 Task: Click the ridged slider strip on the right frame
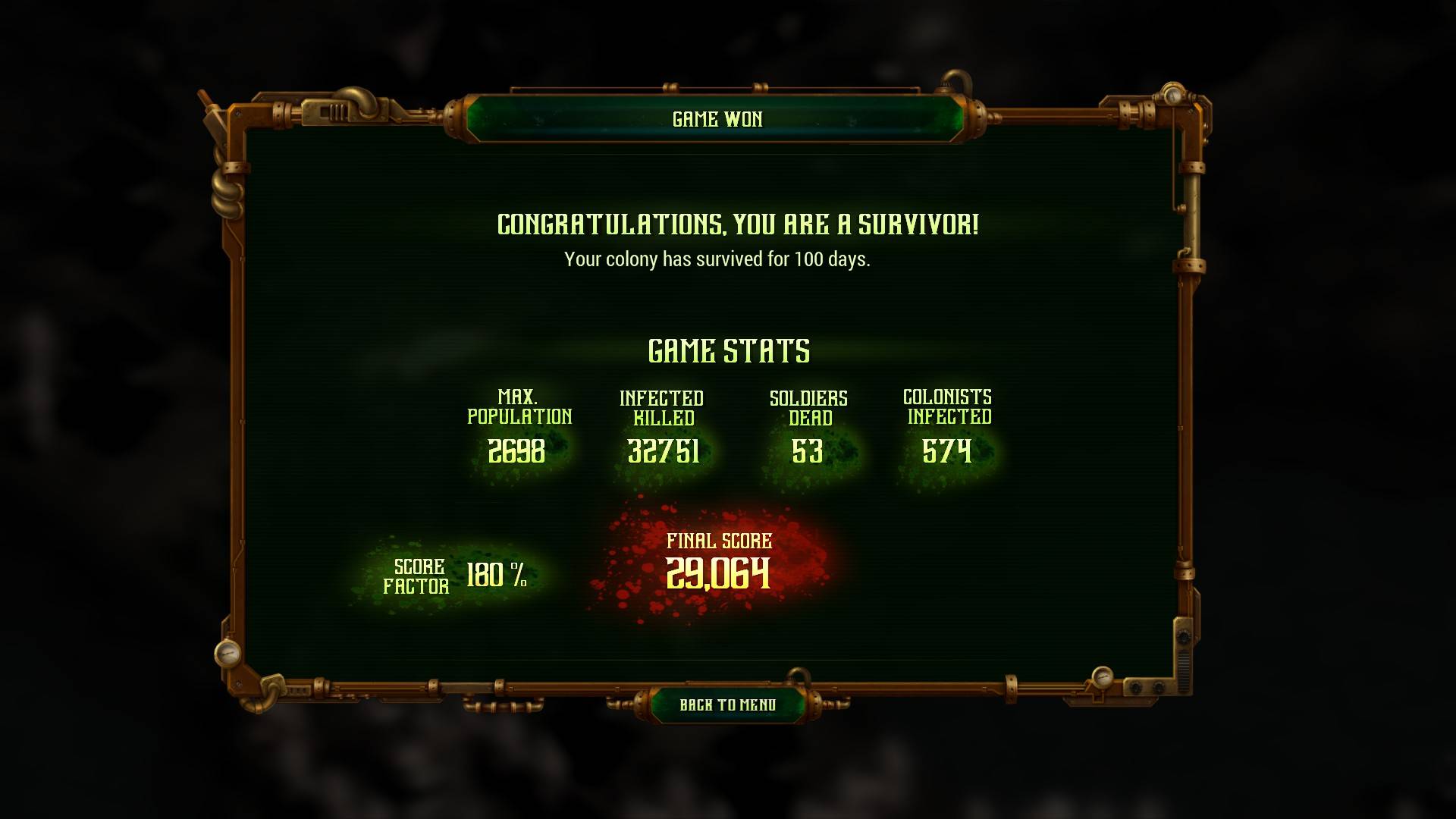coord(1183,671)
